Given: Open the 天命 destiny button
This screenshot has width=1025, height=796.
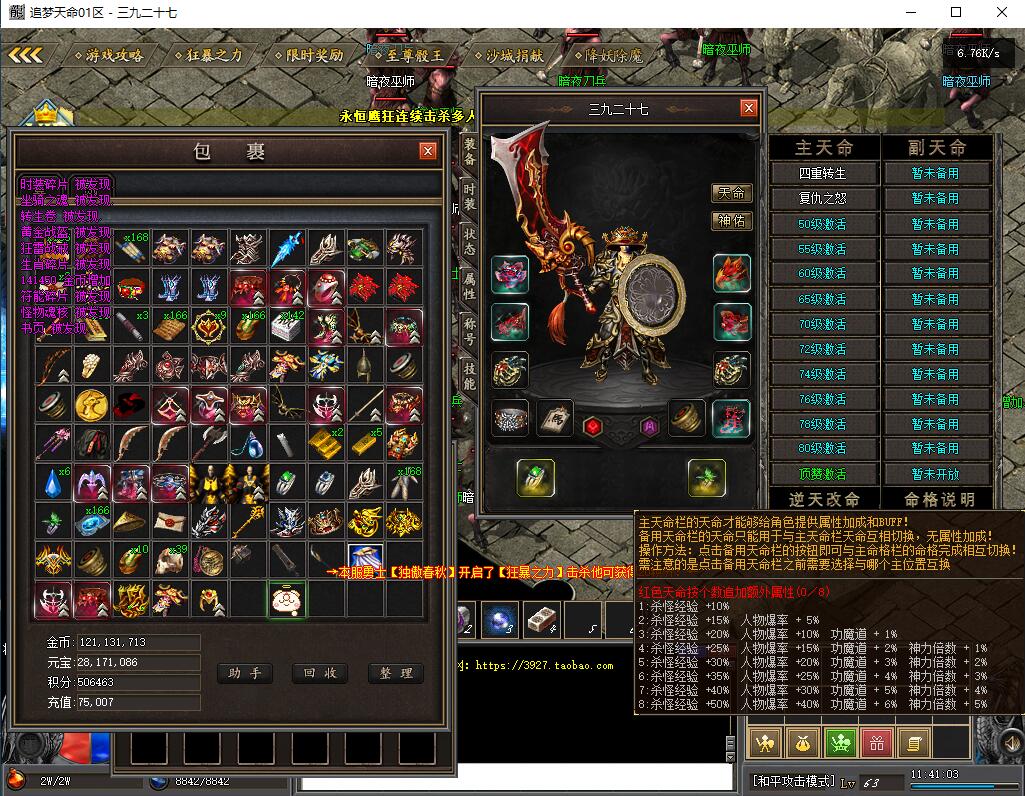Looking at the screenshot, I should 731,193.
